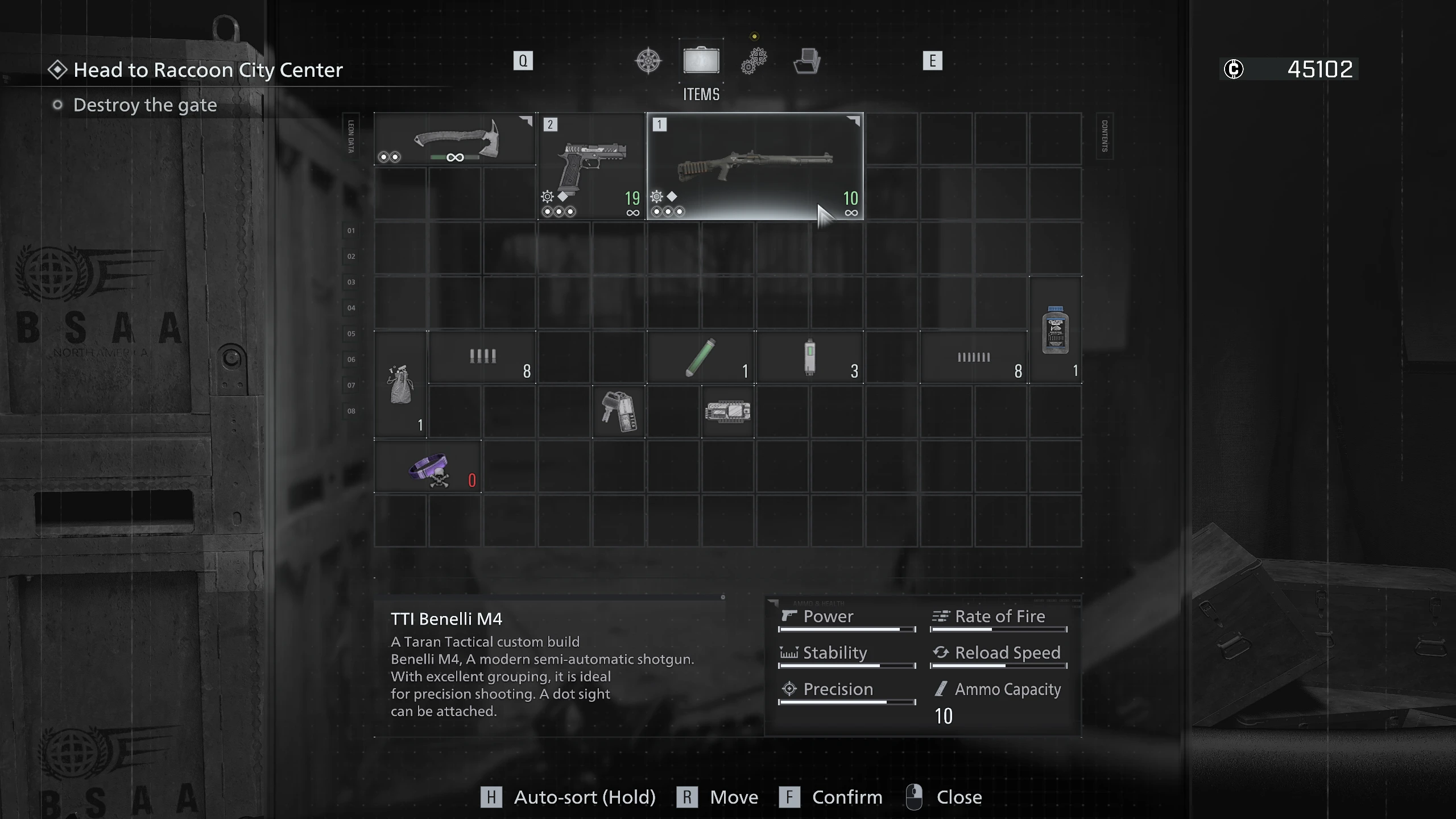The width and height of the screenshot is (1456, 819).
Task: Select the four-shell shotgun ammo stack
Action: coord(482,358)
